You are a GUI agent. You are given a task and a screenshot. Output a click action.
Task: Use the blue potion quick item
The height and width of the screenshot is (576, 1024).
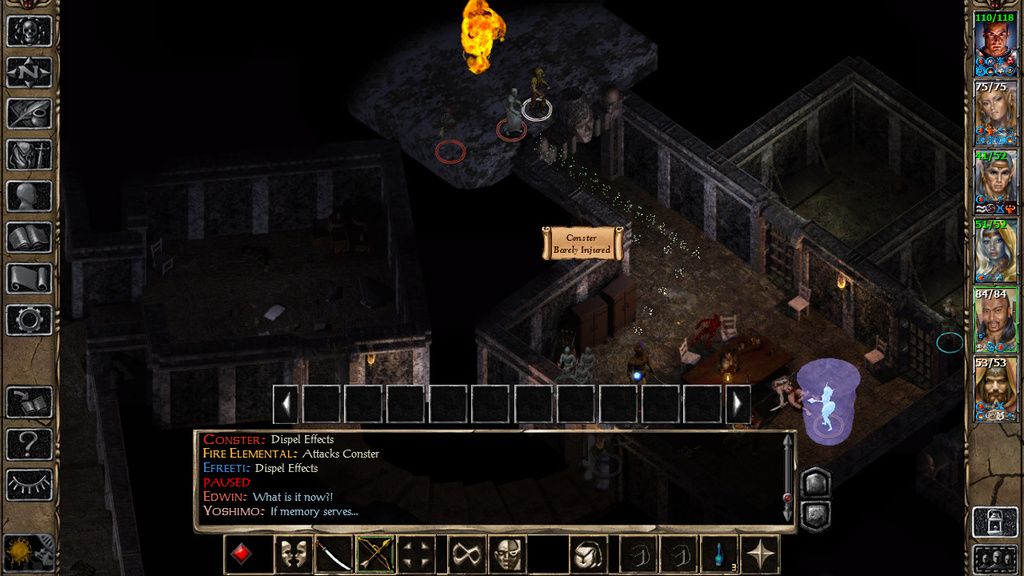click(x=718, y=554)
